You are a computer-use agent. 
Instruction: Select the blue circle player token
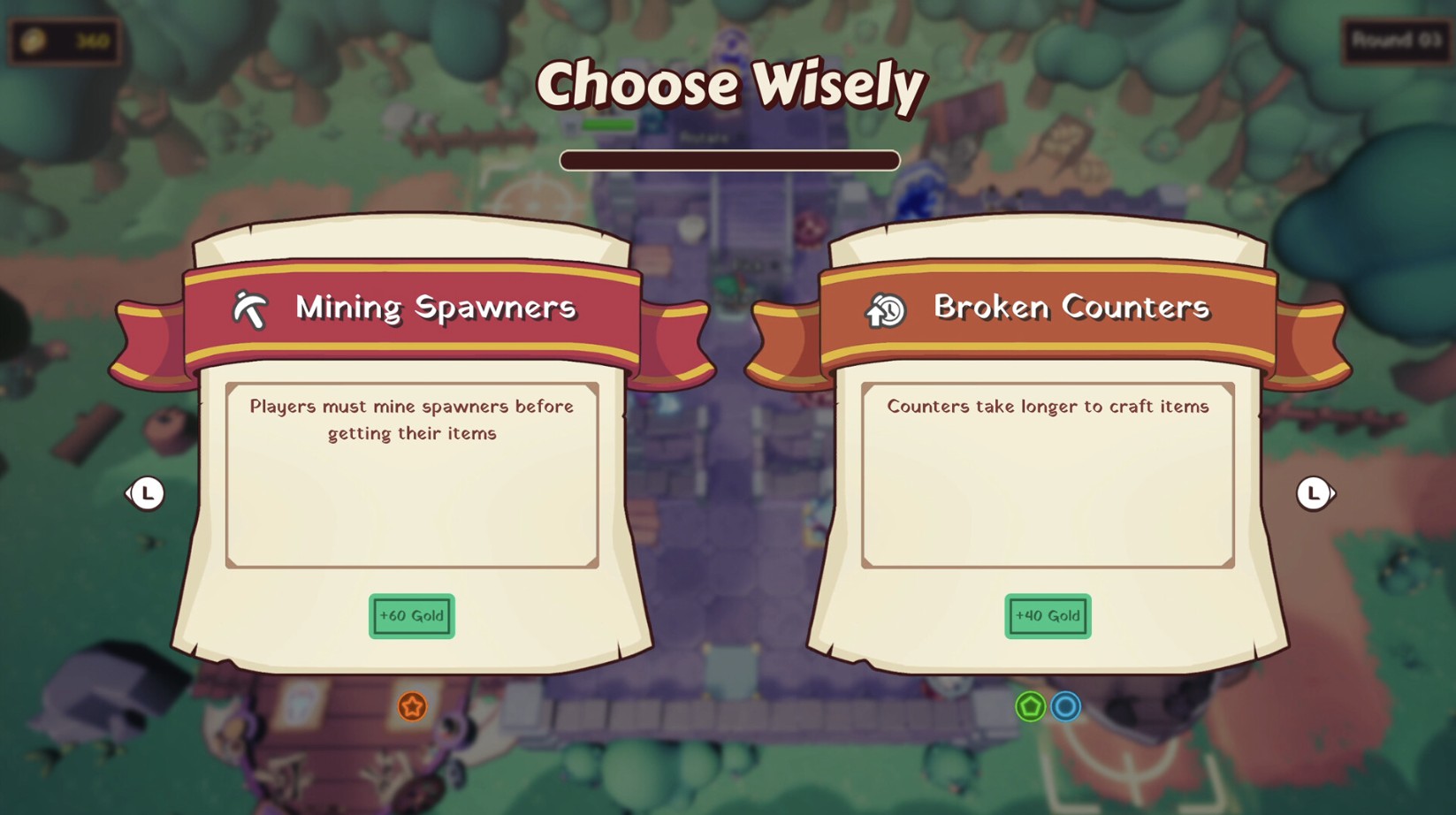coord(1065,706)
